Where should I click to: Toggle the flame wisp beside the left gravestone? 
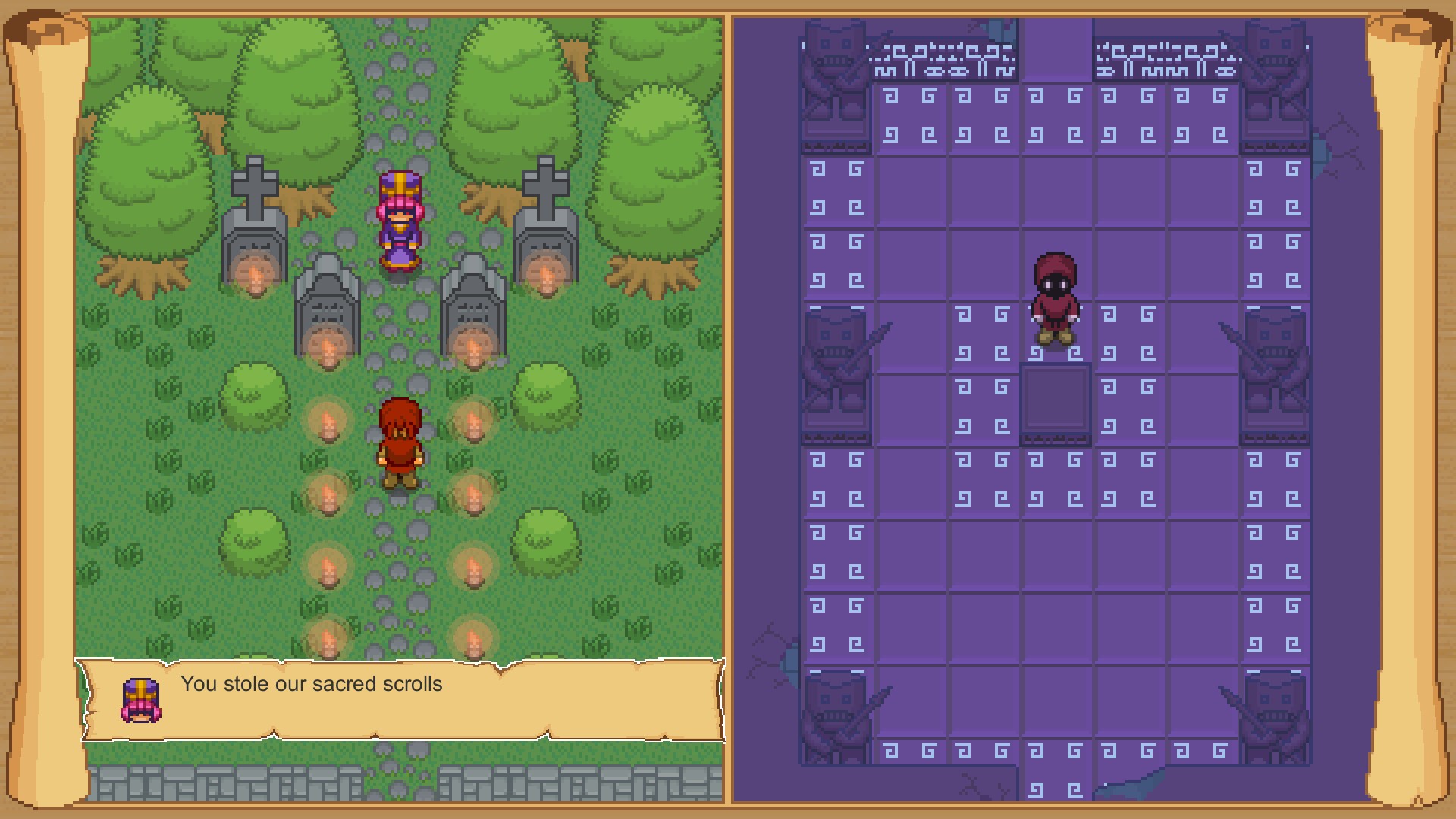pos(256,269)
